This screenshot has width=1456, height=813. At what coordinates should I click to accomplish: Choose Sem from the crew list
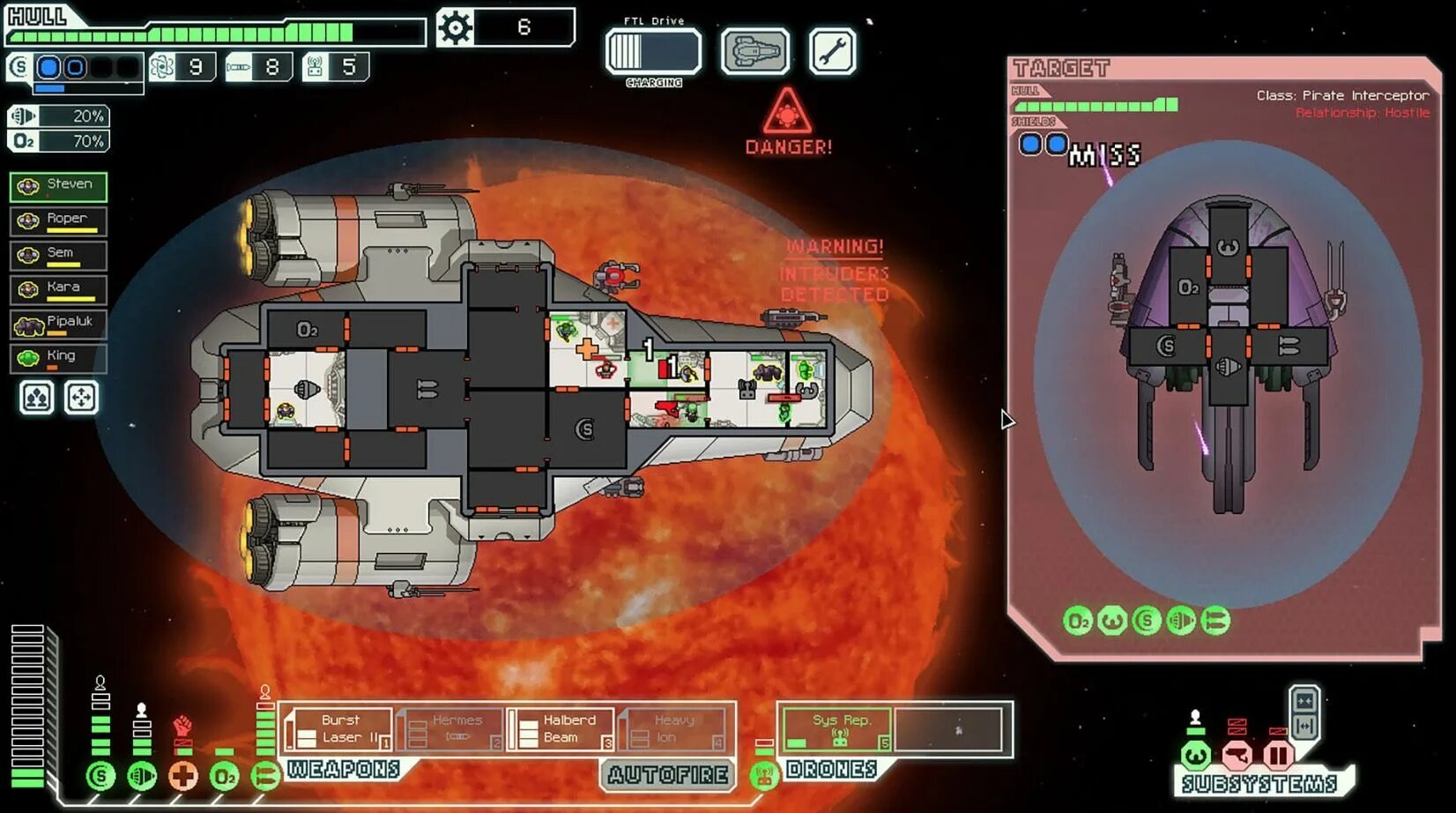(x=58, y=255)
